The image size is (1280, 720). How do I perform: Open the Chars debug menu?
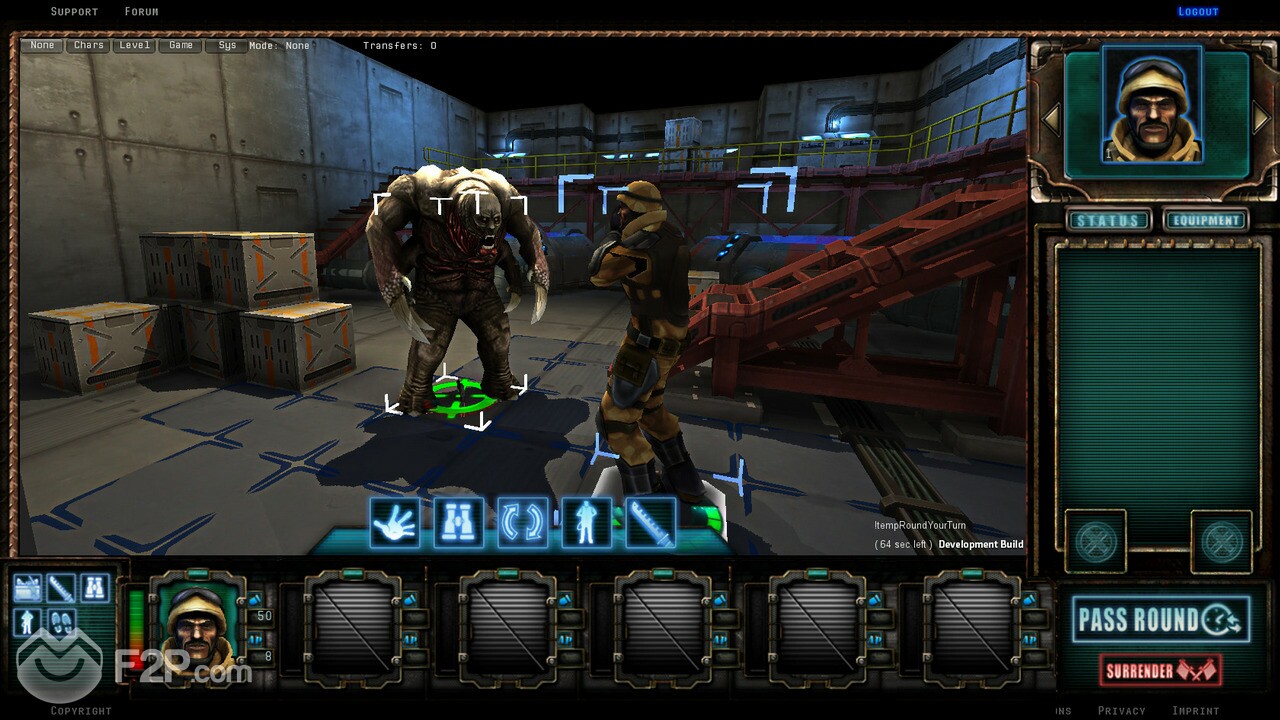[x=89, y=46]
